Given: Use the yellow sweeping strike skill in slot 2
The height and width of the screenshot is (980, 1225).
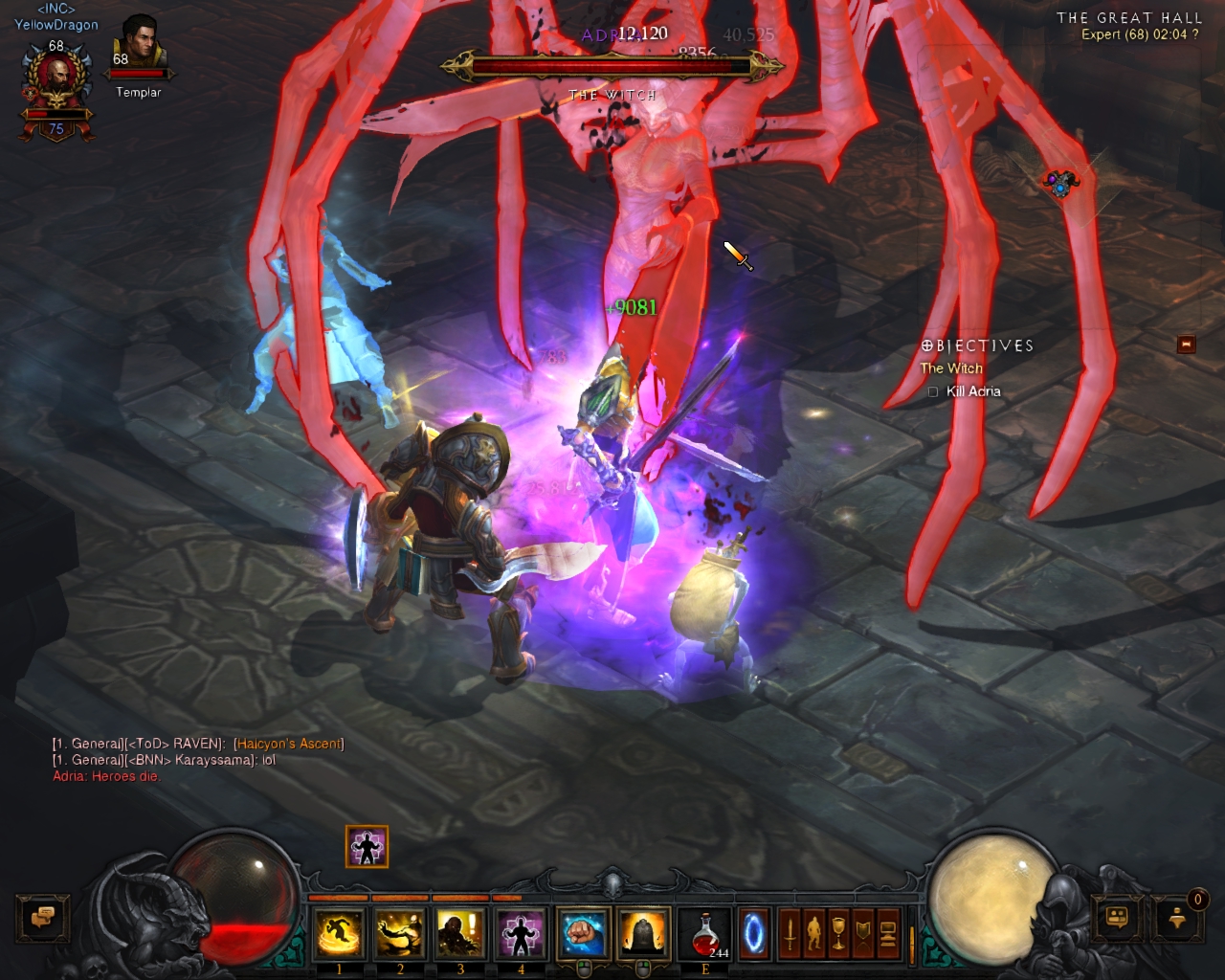Looking at the screenshot, I should click(399, 933).
